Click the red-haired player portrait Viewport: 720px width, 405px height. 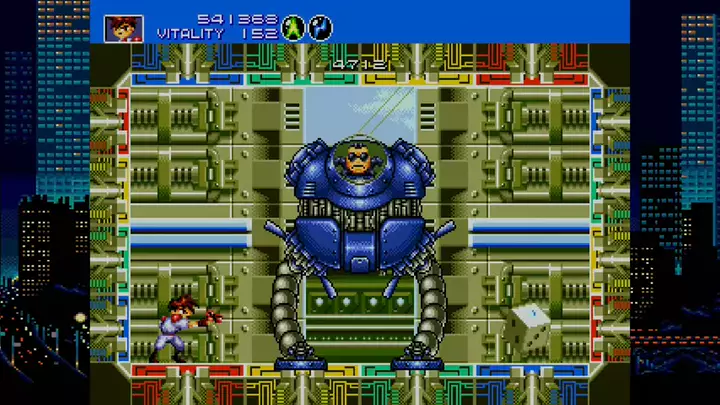123,28
